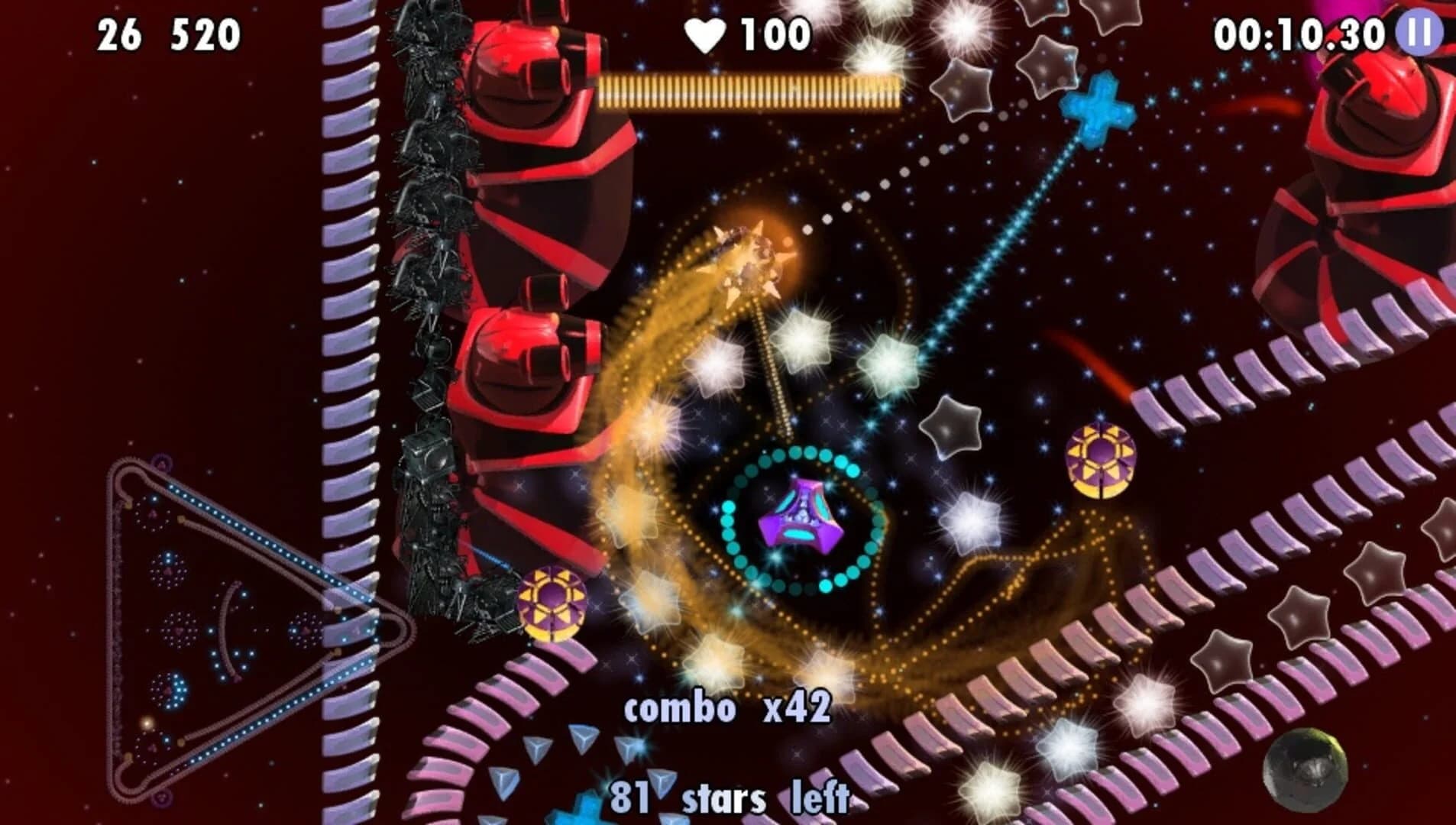1456x825 pixels.
Task: Toggle the pause control next to the timer
Action: [x=1419, y=32]
